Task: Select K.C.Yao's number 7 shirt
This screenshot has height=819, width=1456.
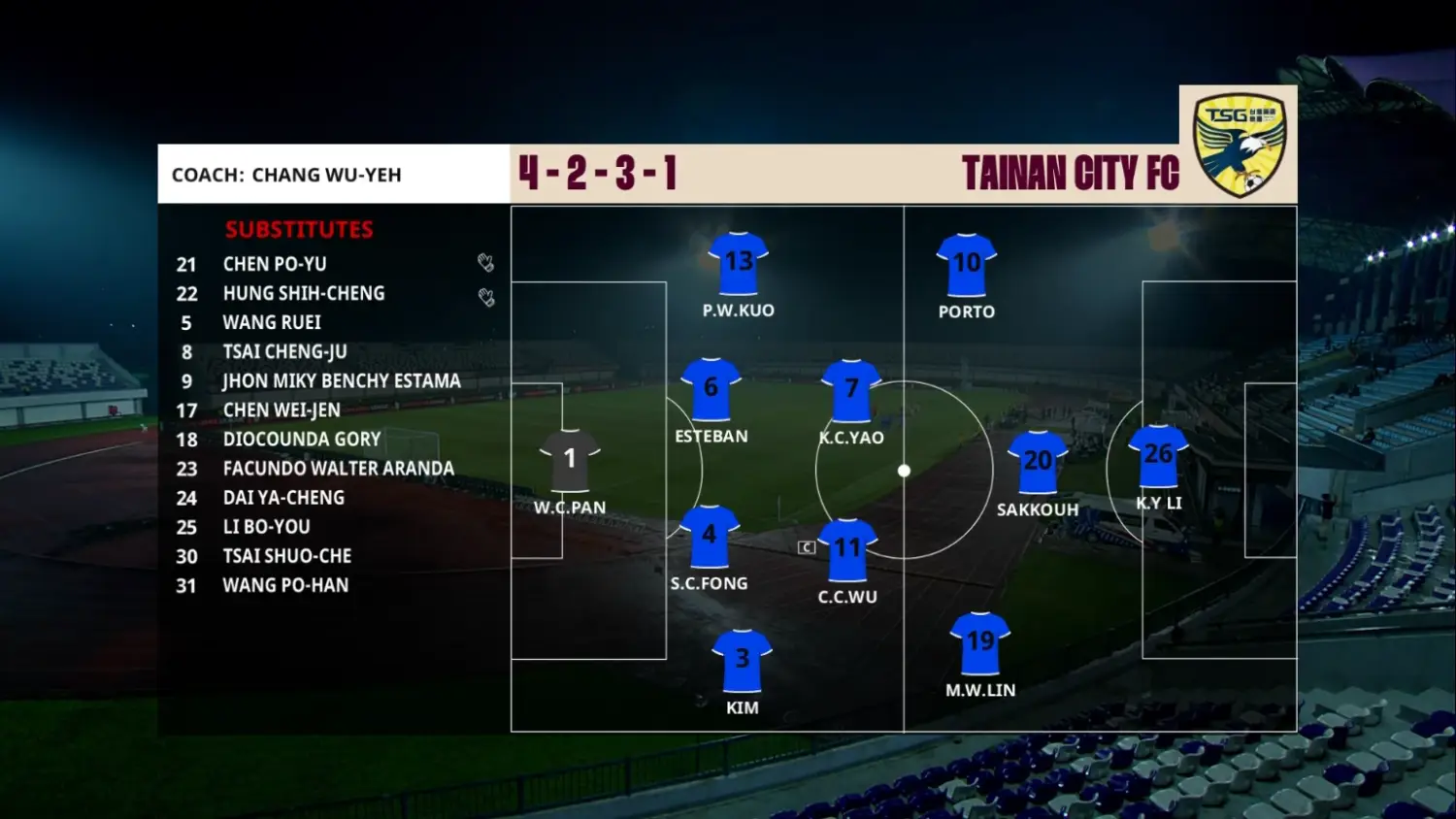Action: click(851, 390)
